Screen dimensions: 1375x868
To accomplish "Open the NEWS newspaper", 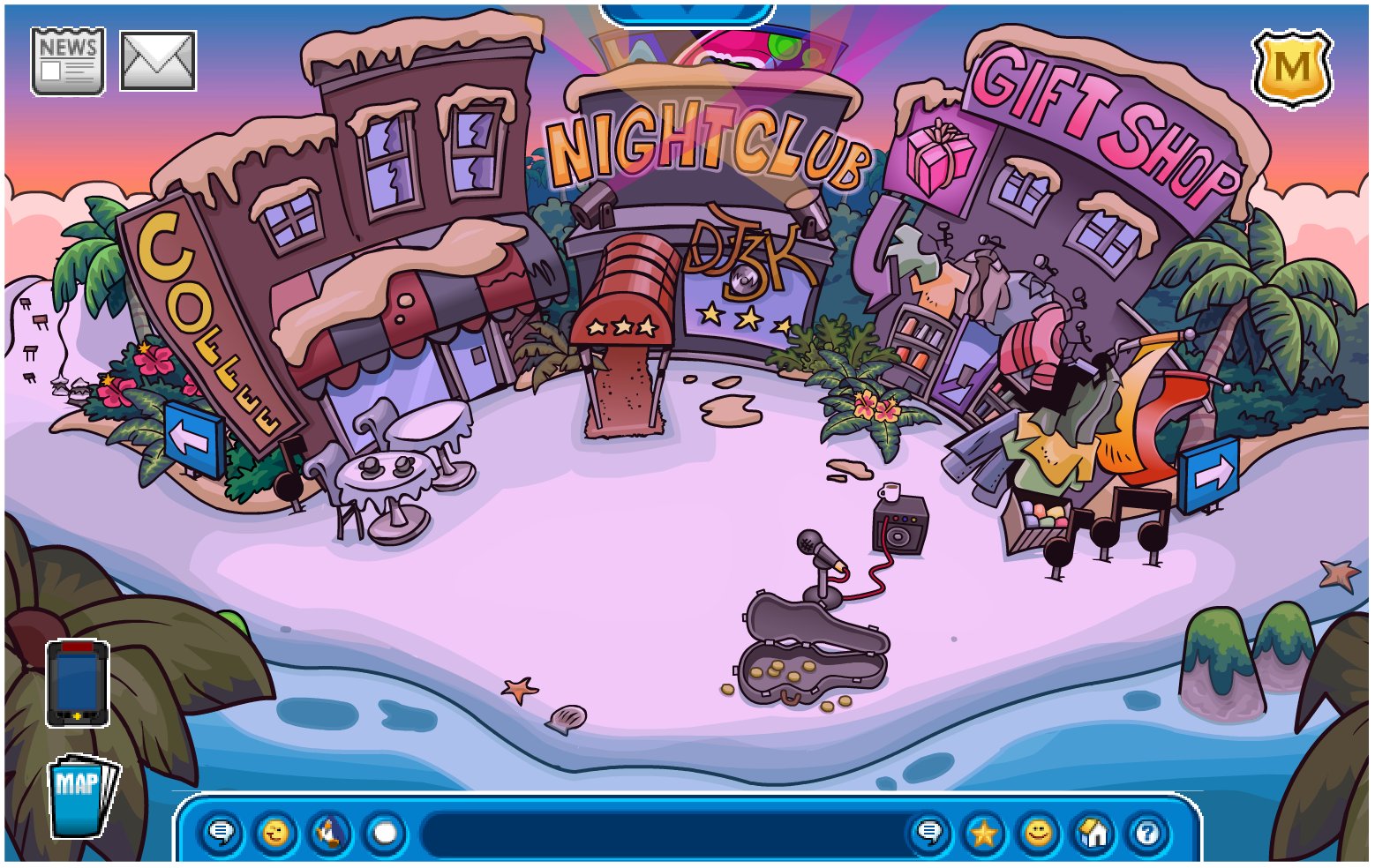I will (69, 59).
